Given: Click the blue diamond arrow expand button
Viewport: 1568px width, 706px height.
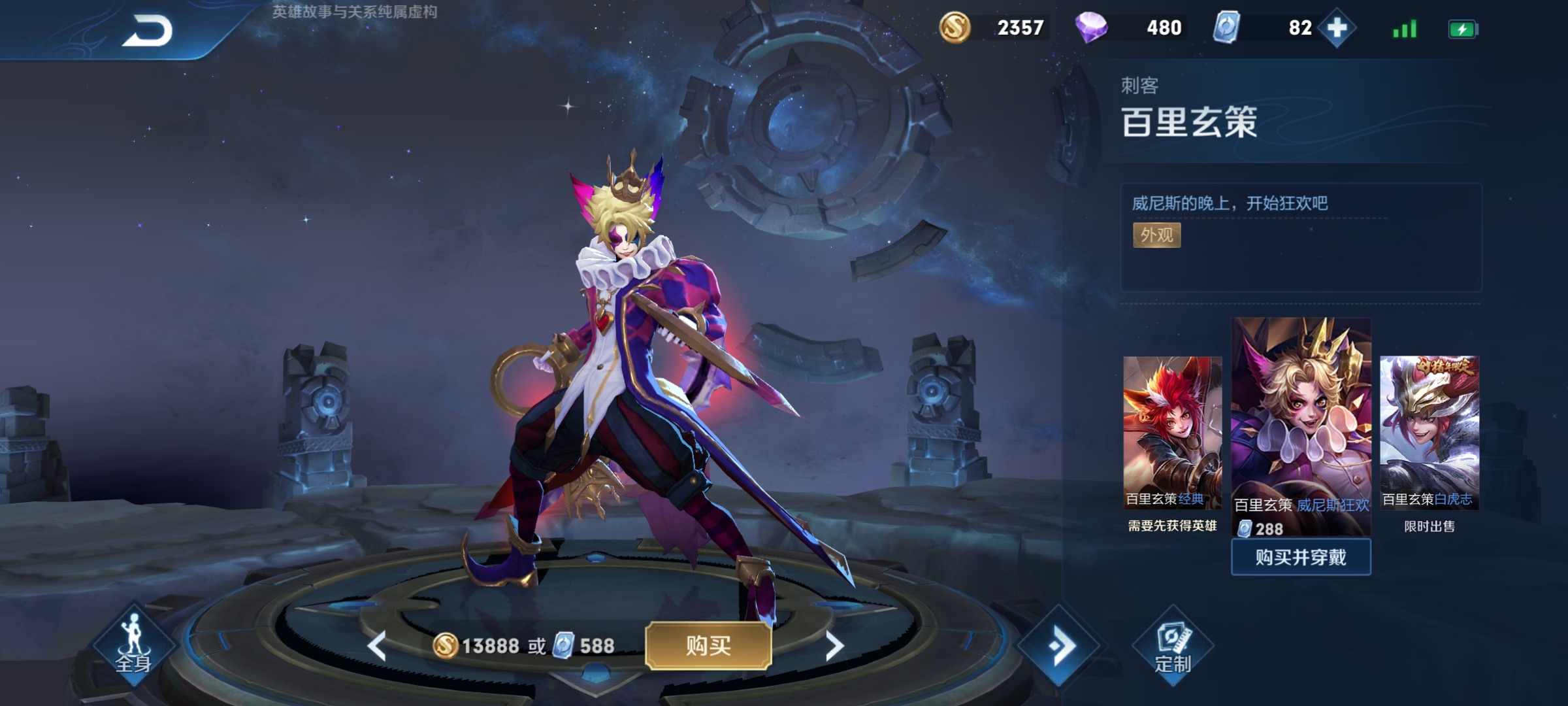Looking at the screenshot, I should (x=1059, y=646).
